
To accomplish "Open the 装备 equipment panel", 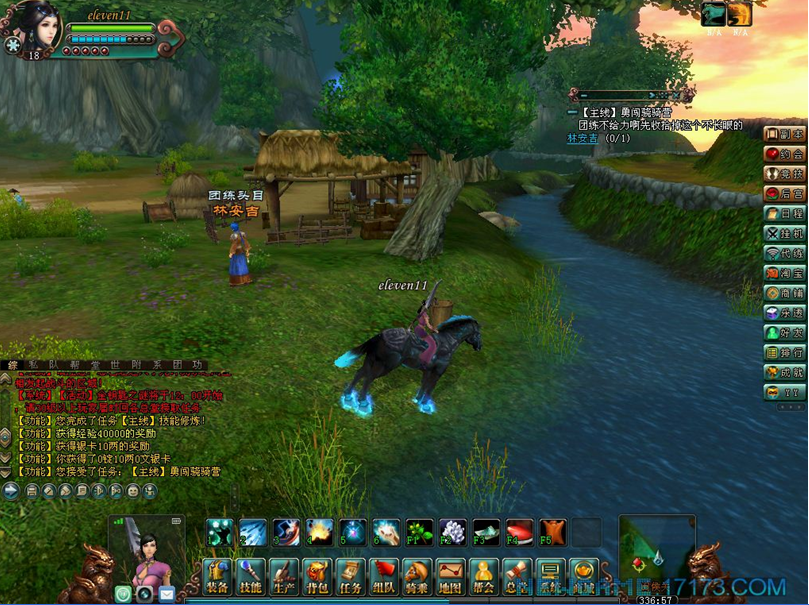I will point(216,575).
